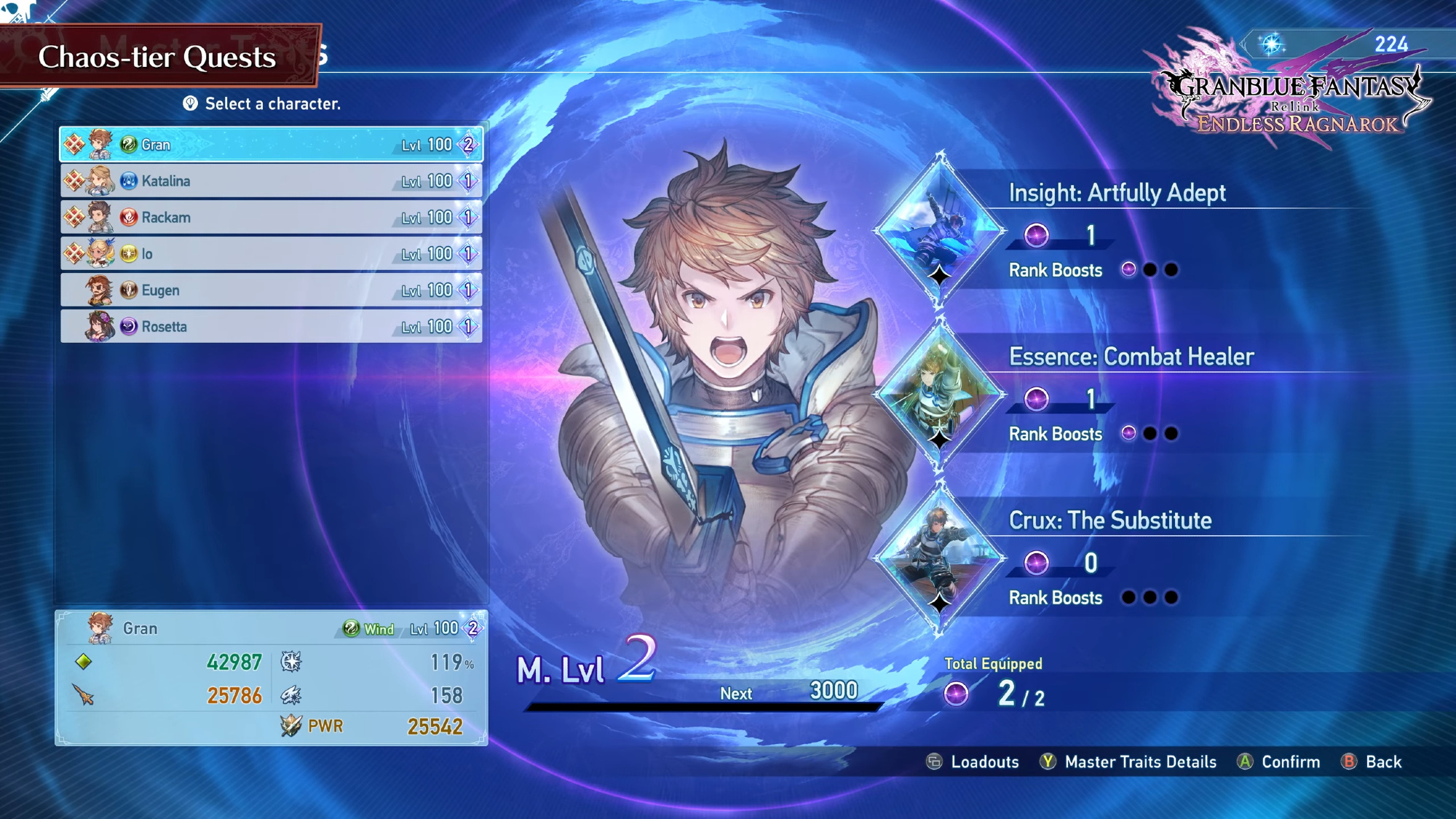Screen dimensions: 1456x819
Task: Select Rosetta in the character list
Action: 271,326
